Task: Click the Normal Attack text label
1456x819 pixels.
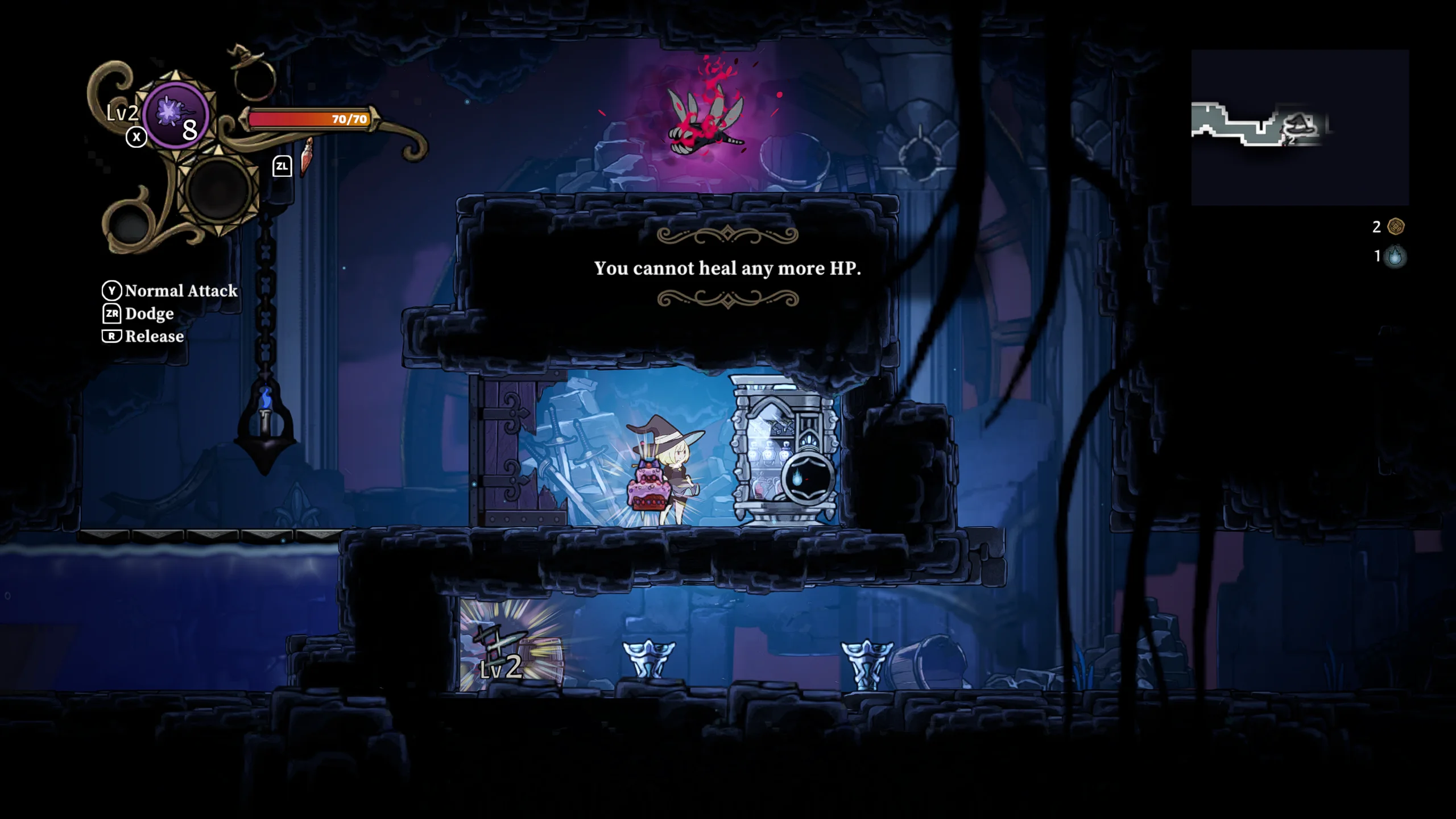Action: coord(181,291)
